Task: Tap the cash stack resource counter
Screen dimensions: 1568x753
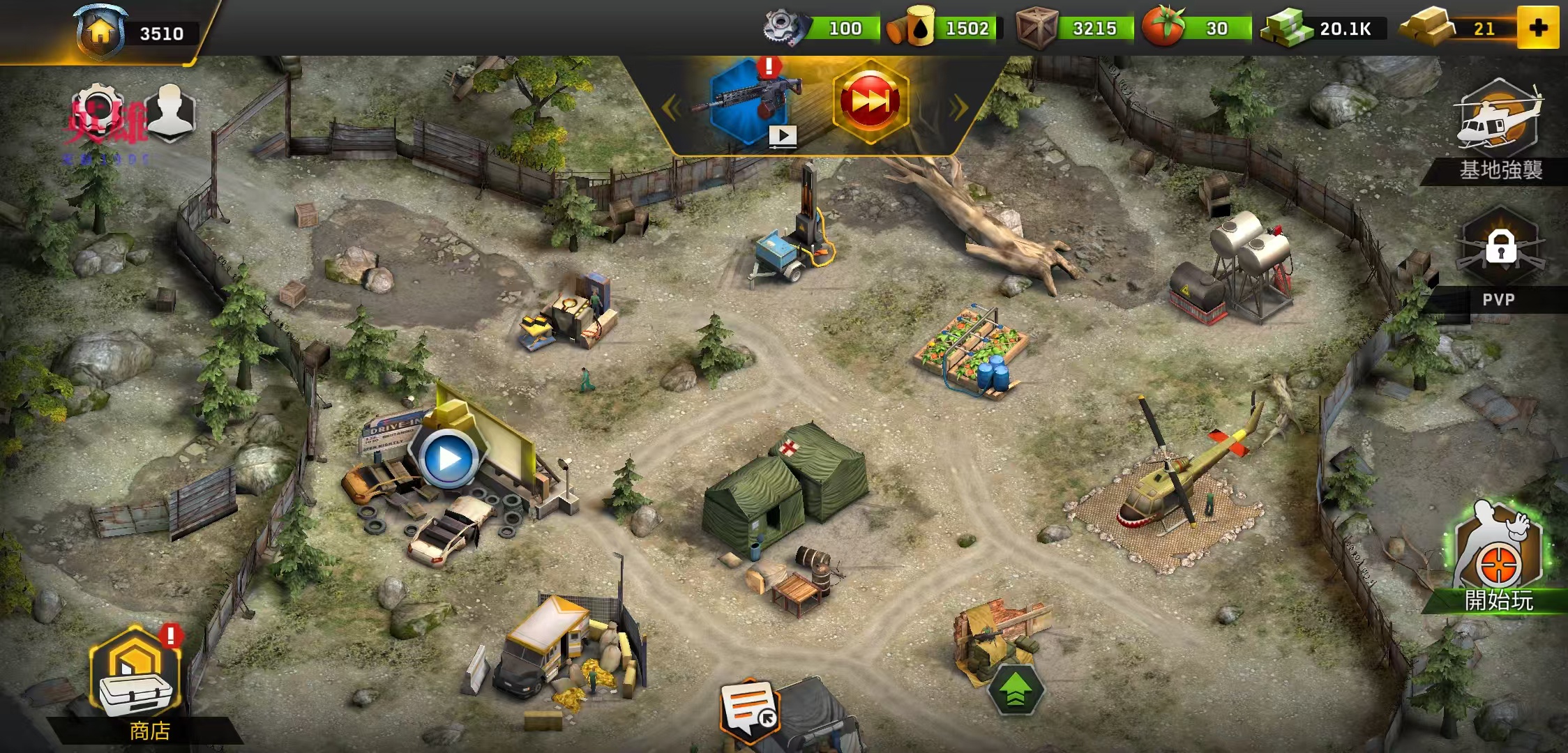Action: pos(1322,29)
